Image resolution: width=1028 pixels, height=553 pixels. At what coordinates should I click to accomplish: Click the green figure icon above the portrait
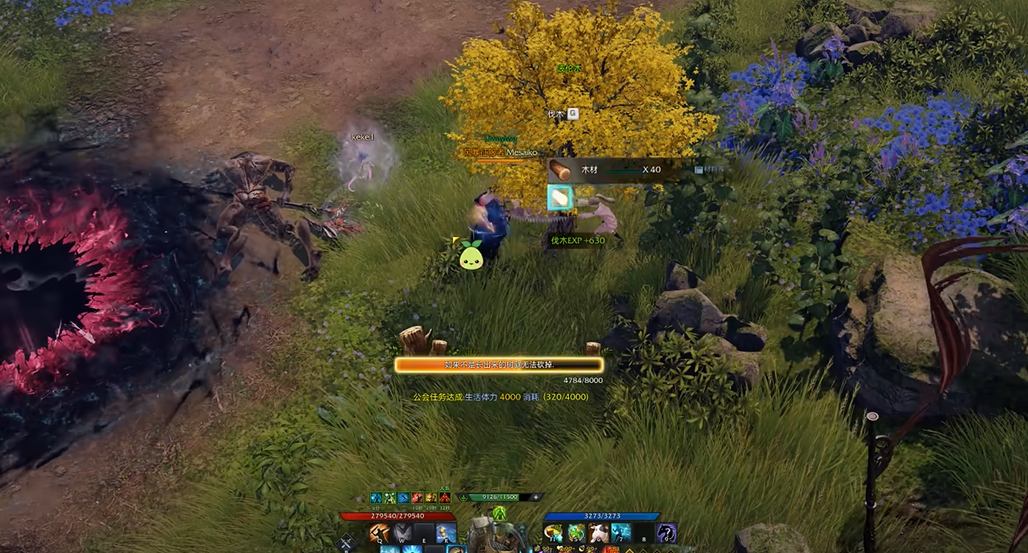(499, 513)
